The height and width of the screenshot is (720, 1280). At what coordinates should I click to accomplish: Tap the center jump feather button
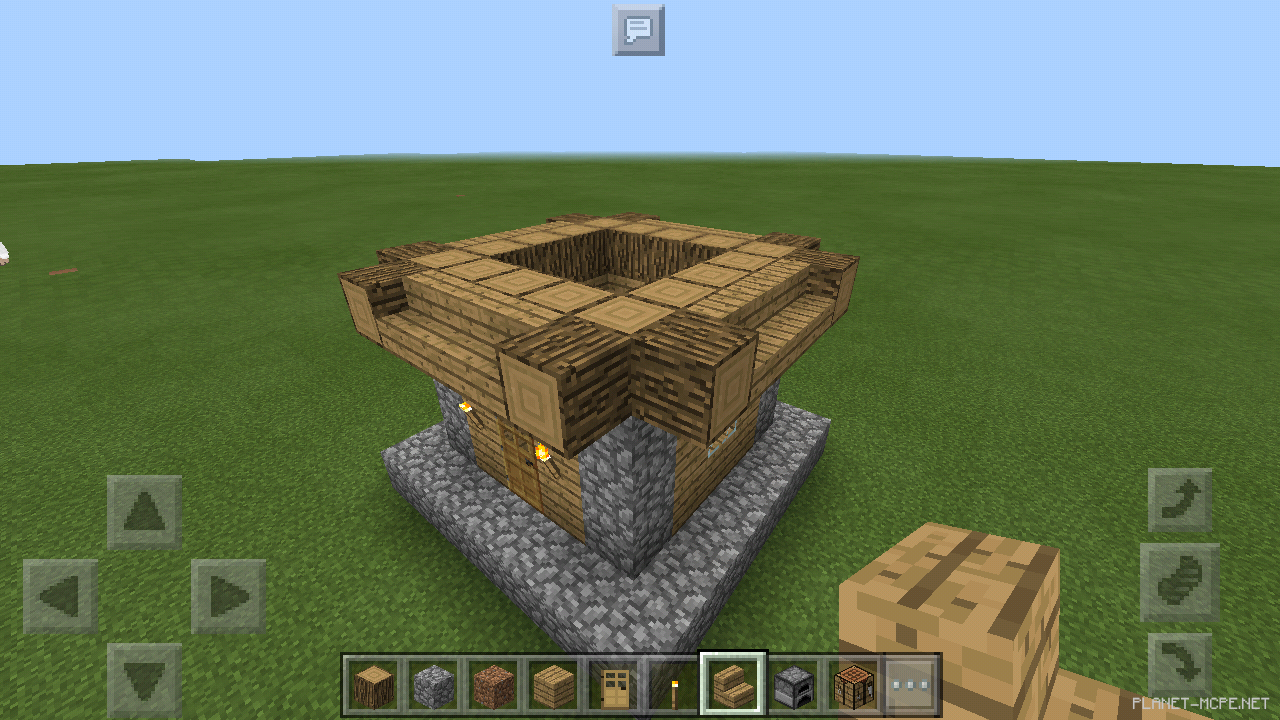coord(1180,580)
